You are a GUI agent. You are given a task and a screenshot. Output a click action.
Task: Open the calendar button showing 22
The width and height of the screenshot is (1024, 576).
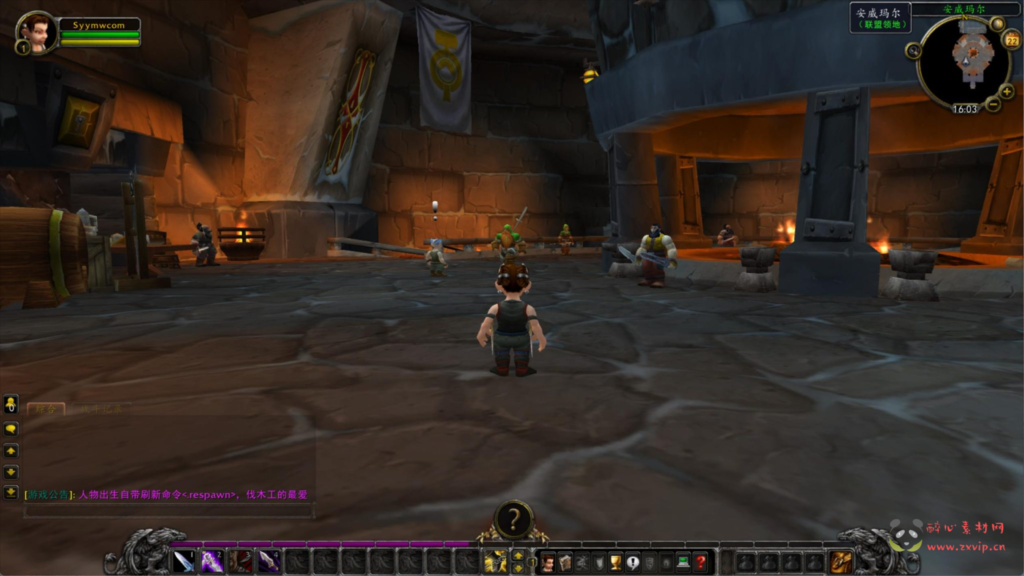(1010, 39)
